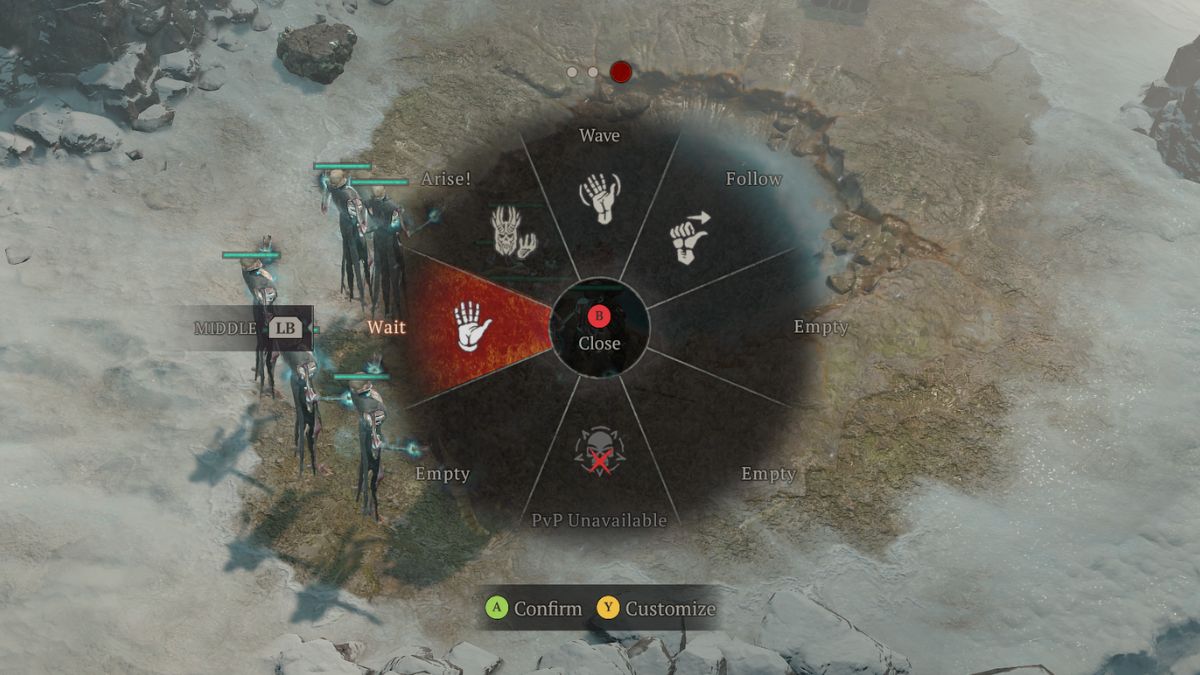Close the emote wheel from its center

tap(599, 328)
